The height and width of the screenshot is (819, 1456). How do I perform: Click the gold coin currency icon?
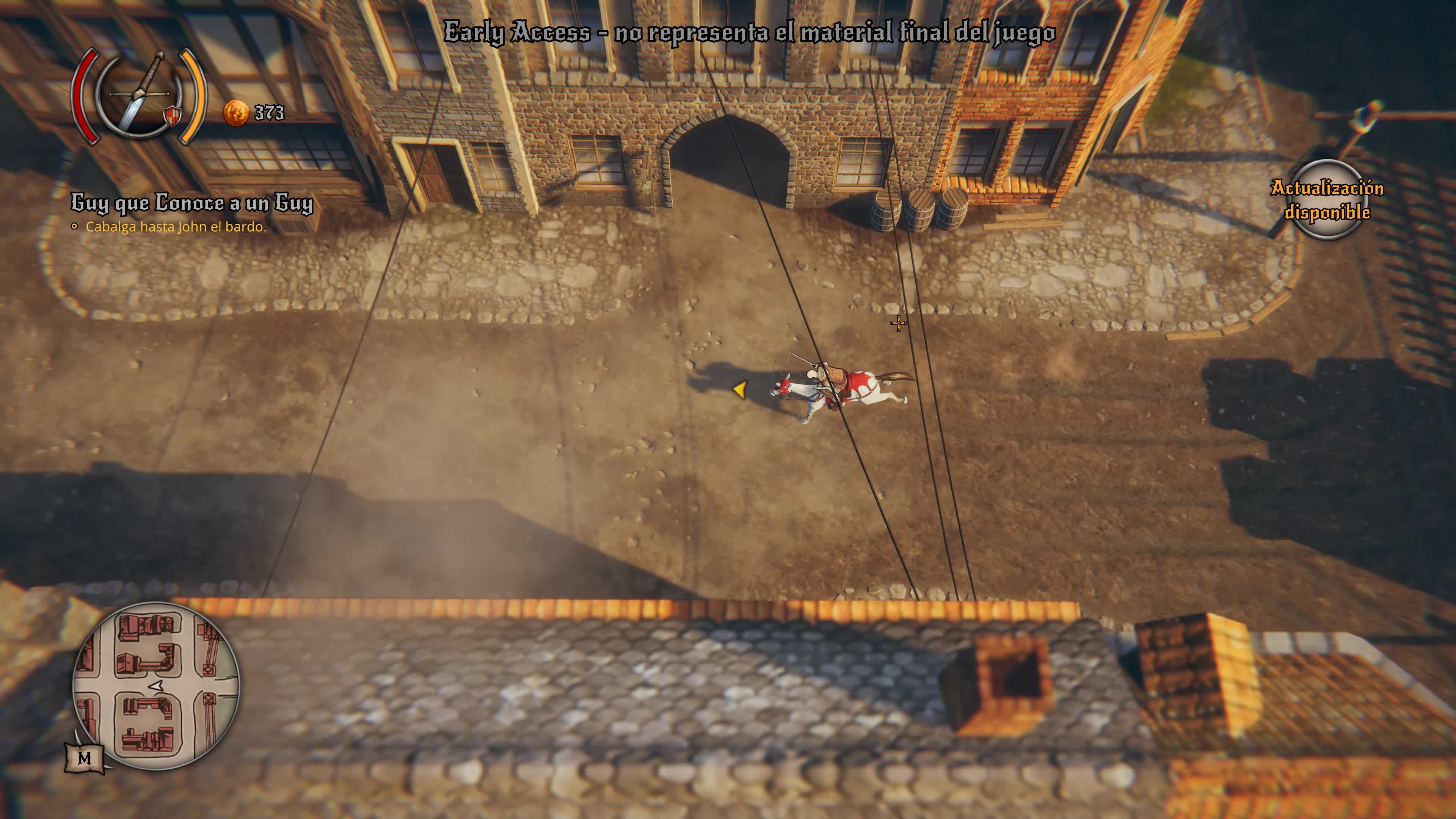236,113
